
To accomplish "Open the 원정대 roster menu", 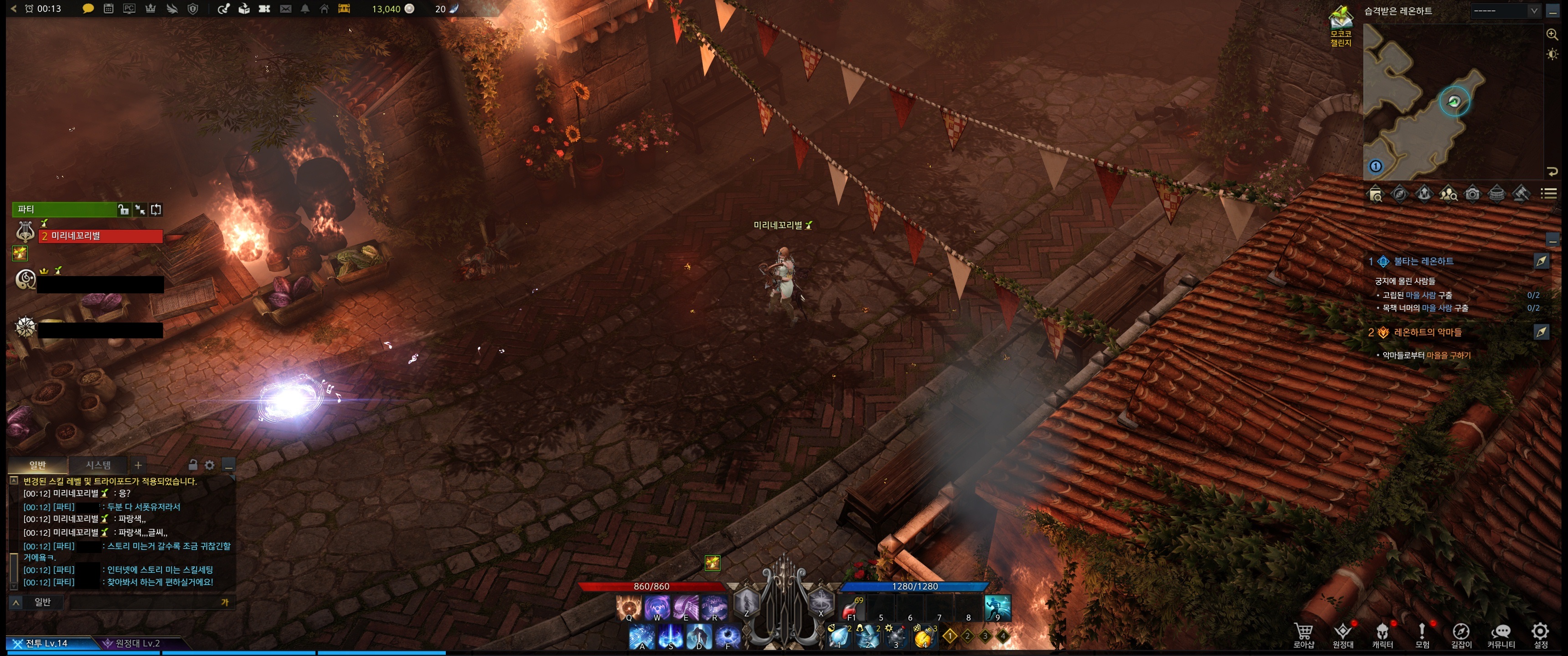I will (x=1343, y=635).
